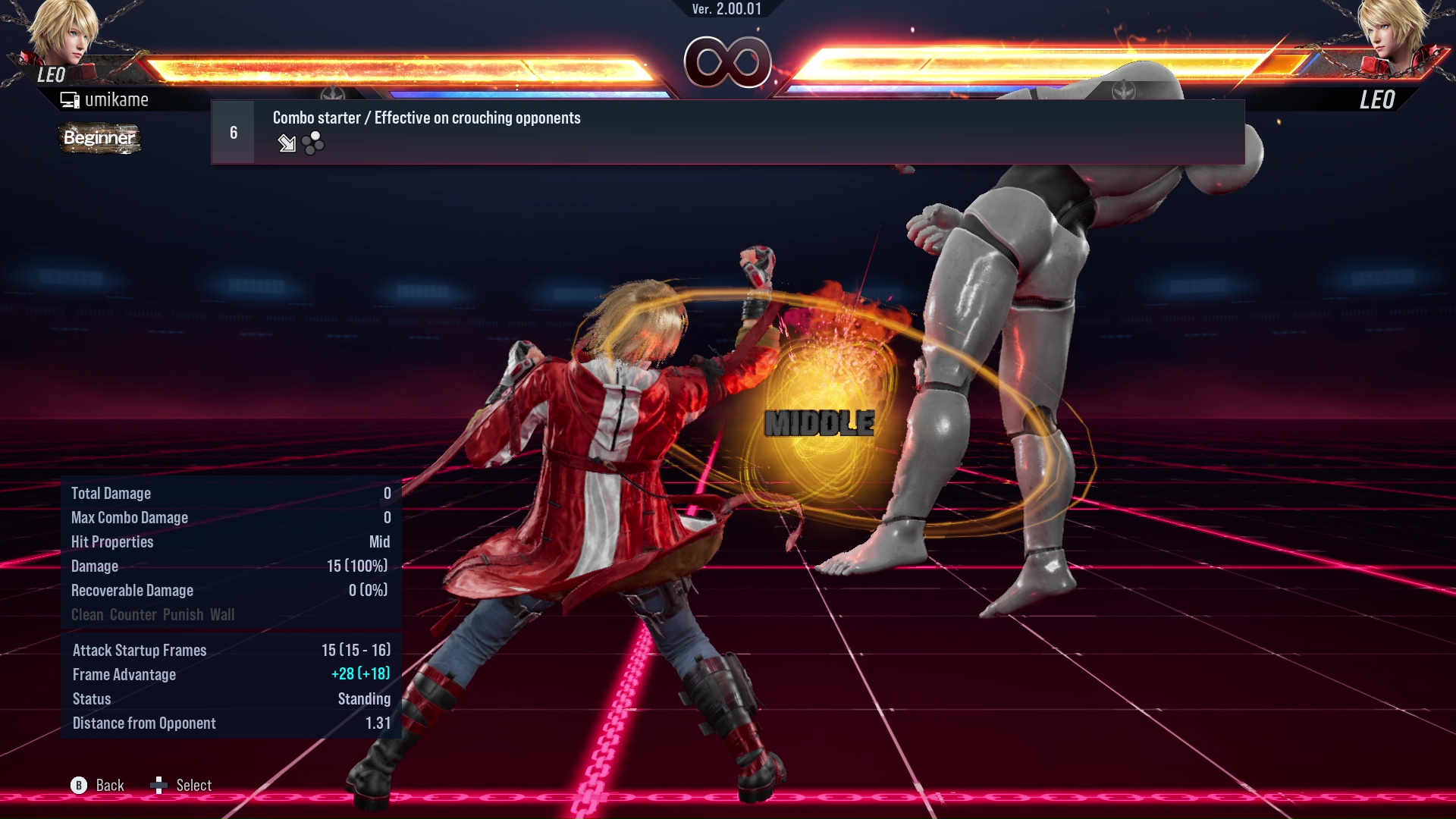
Task: Select the Beginner rank emblem
Action: [99, 139]
